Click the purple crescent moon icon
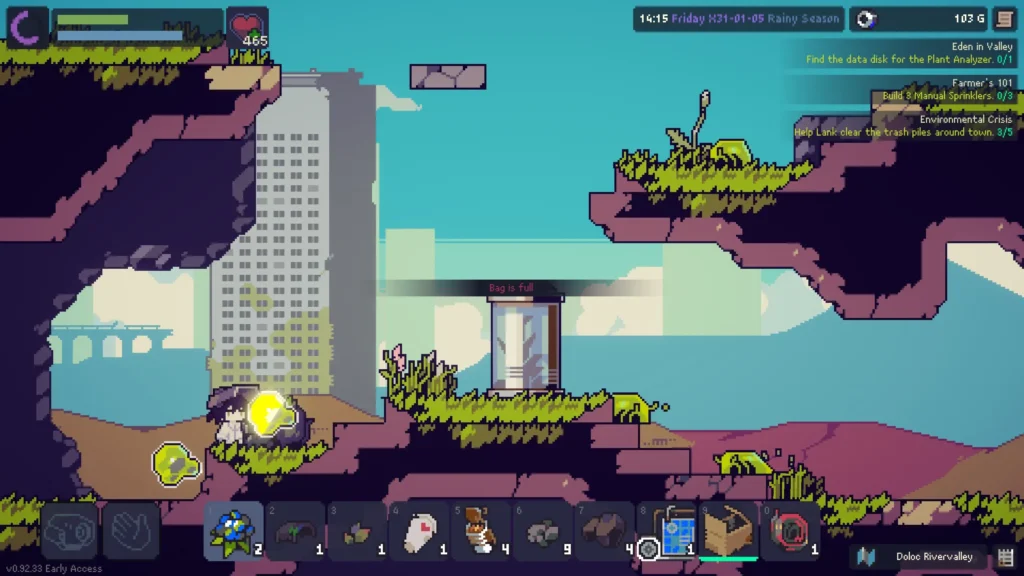 [x=27, y=25]
